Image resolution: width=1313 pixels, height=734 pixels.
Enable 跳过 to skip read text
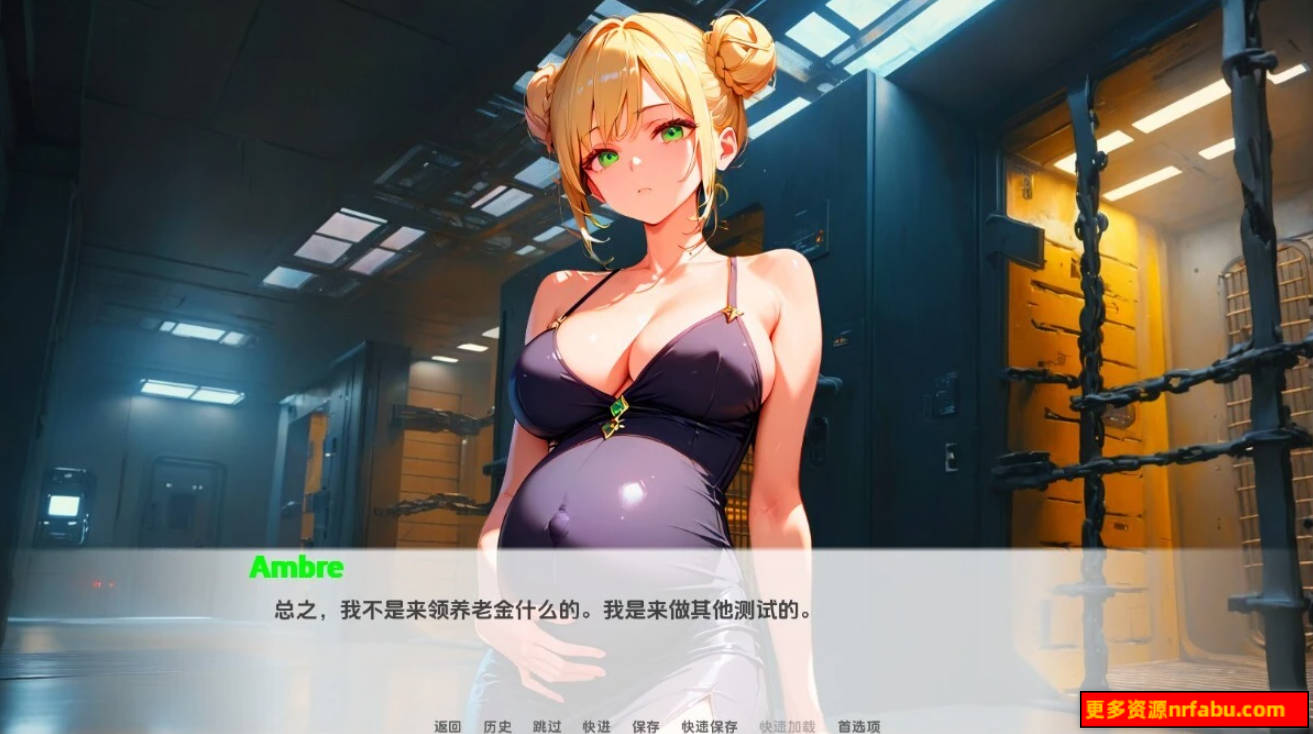(548, 727)
